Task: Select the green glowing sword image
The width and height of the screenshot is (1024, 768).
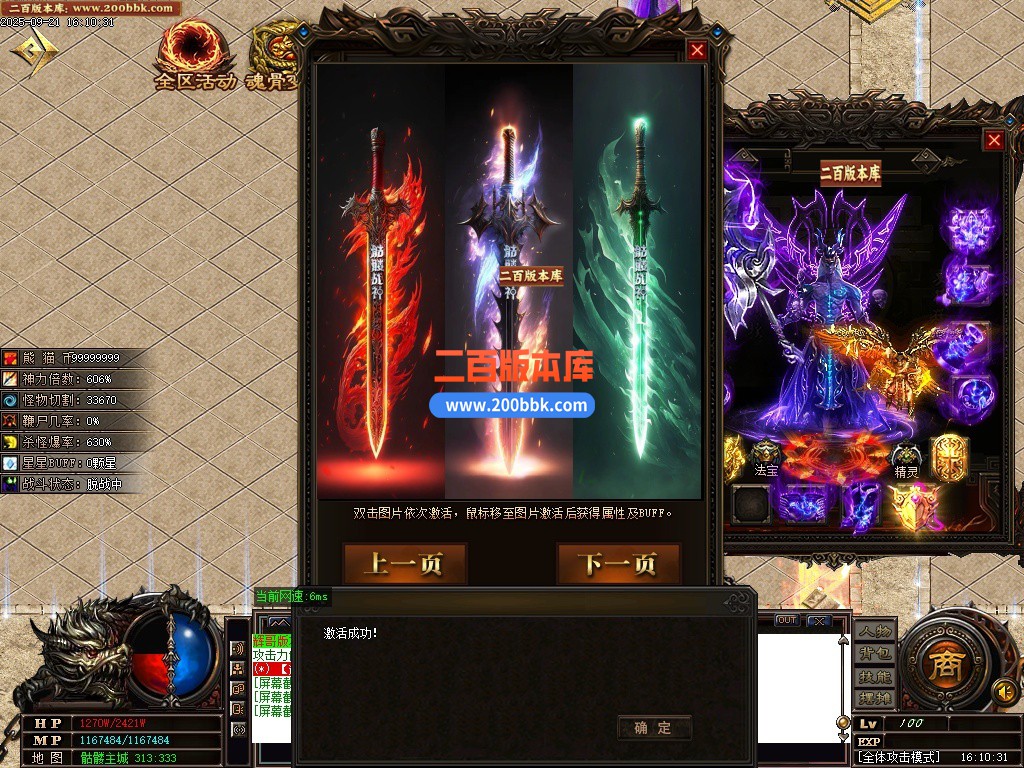Action: coord(638,290)
